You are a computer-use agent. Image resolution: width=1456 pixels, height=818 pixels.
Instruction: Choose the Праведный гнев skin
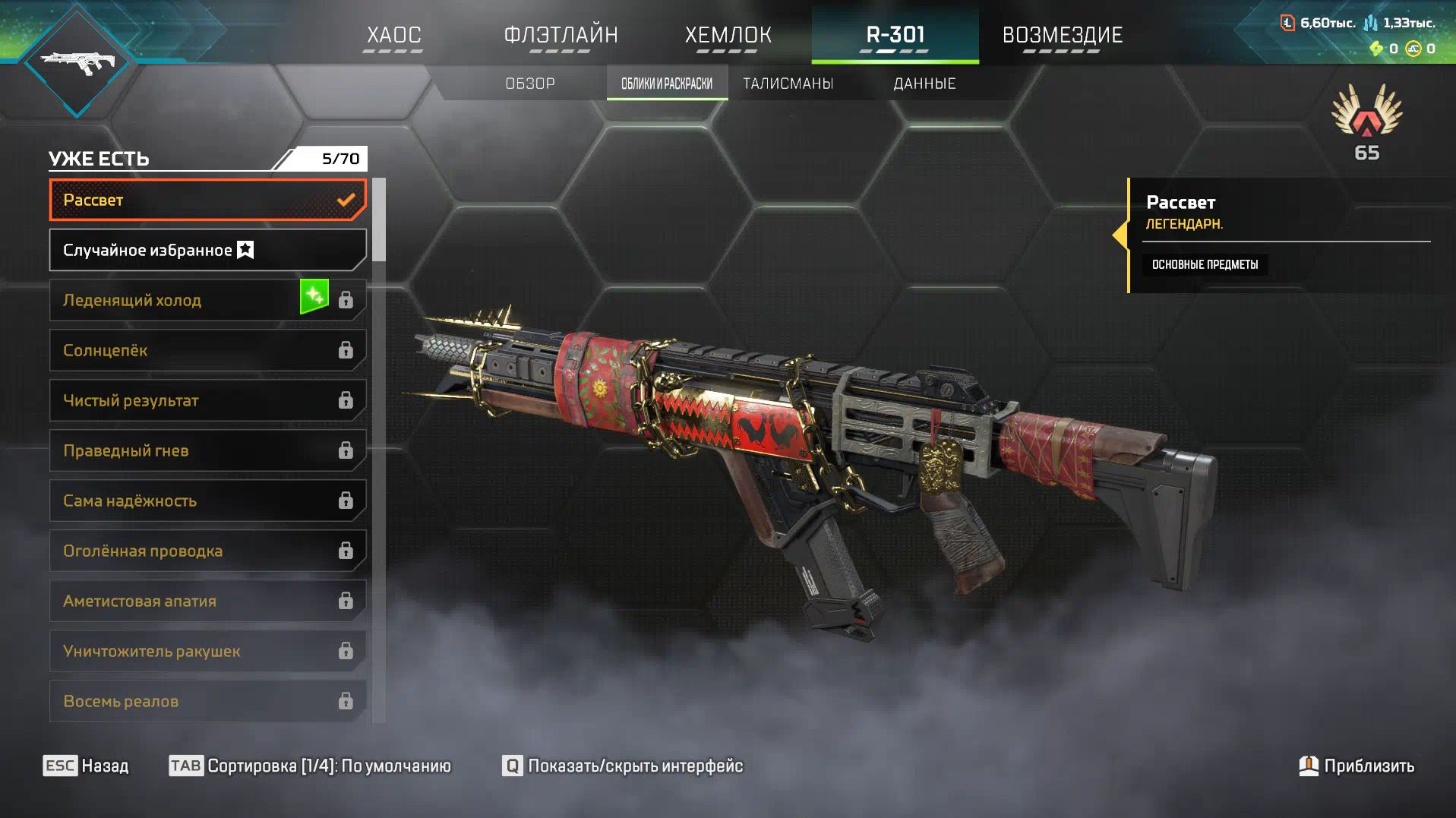coord(207,450)
